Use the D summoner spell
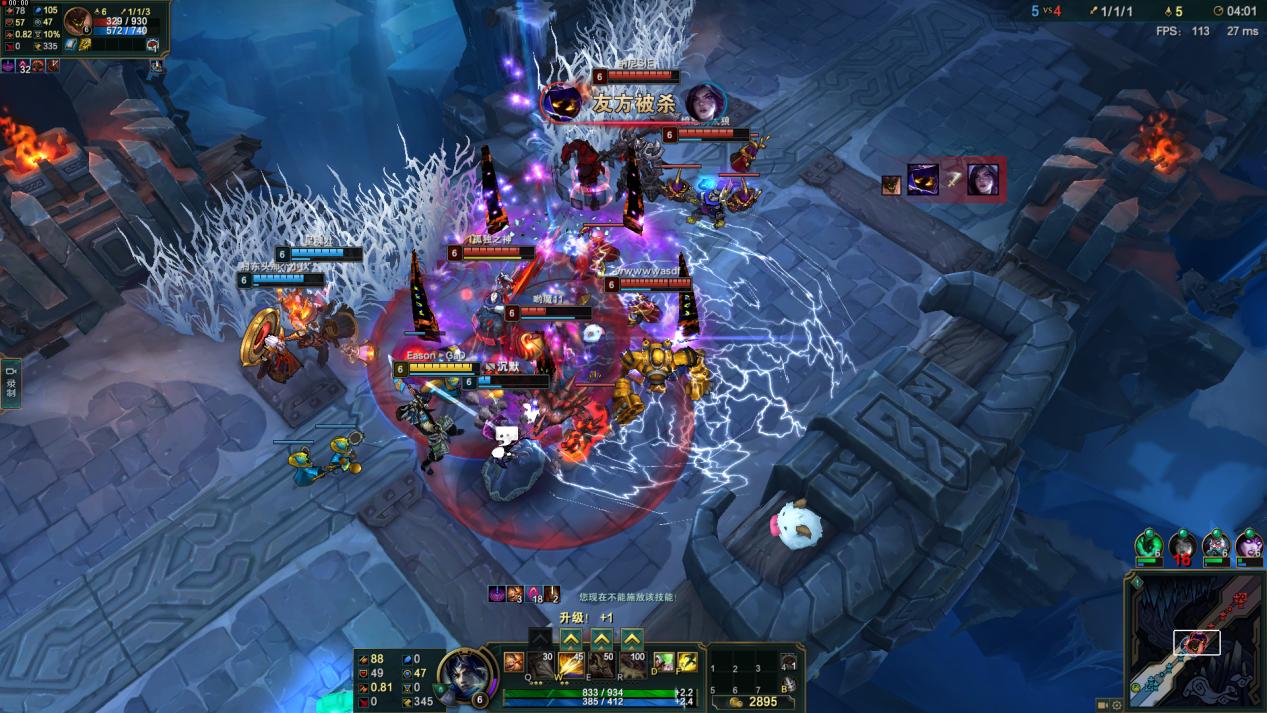 [x=662, y=662]
